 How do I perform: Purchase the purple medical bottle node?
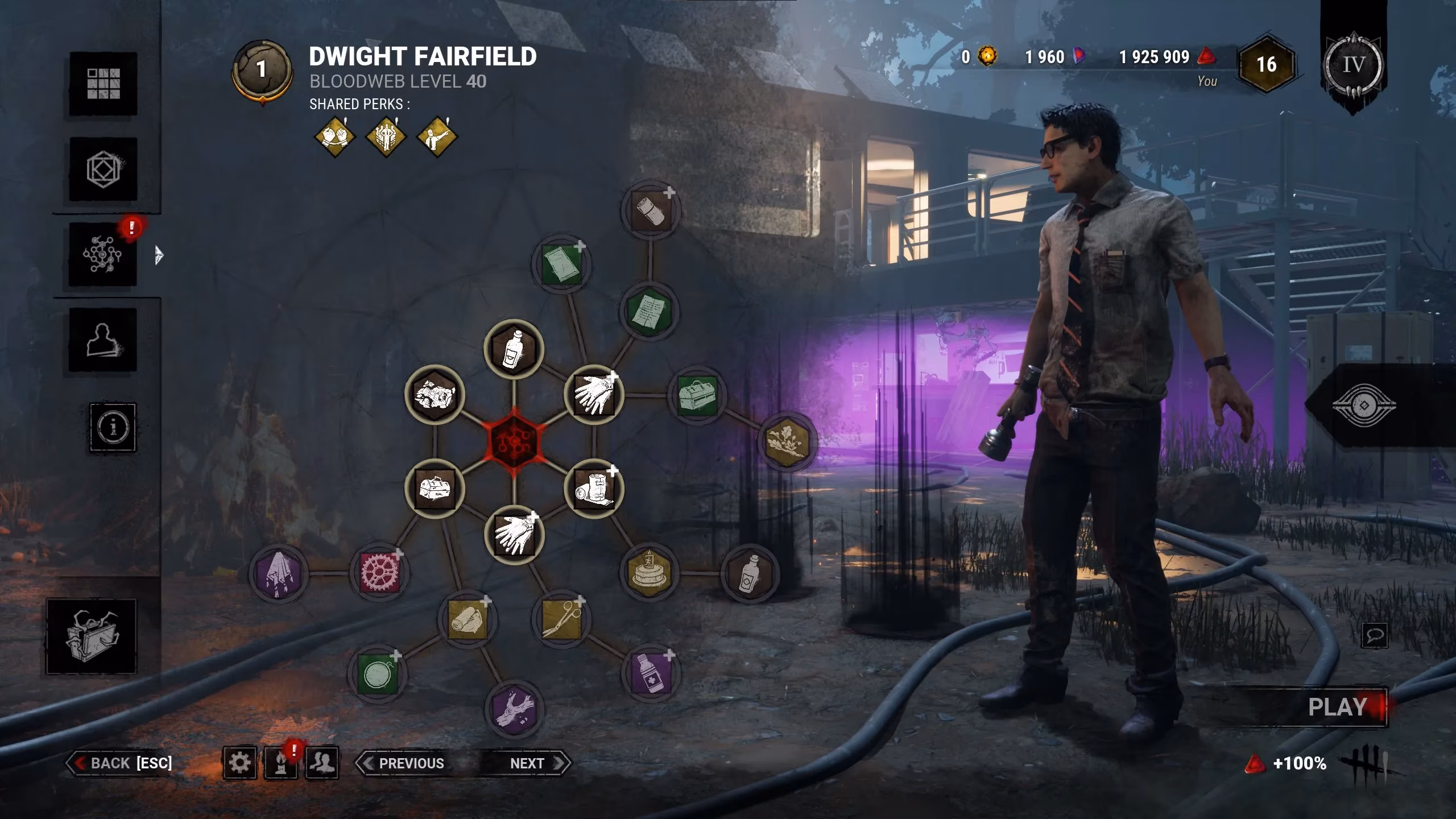[x=651, y=673]
